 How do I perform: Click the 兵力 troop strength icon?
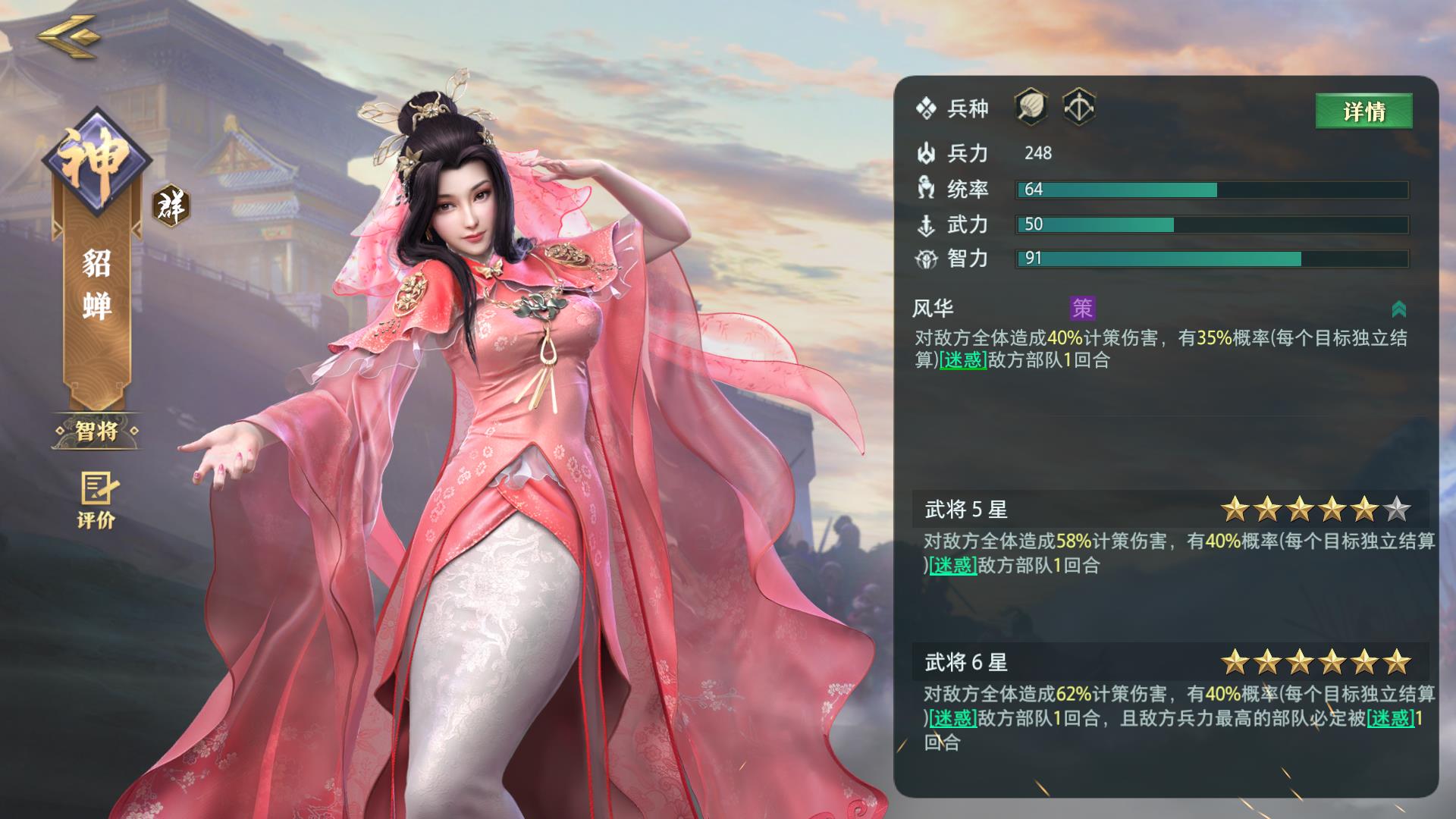[927, 153]
